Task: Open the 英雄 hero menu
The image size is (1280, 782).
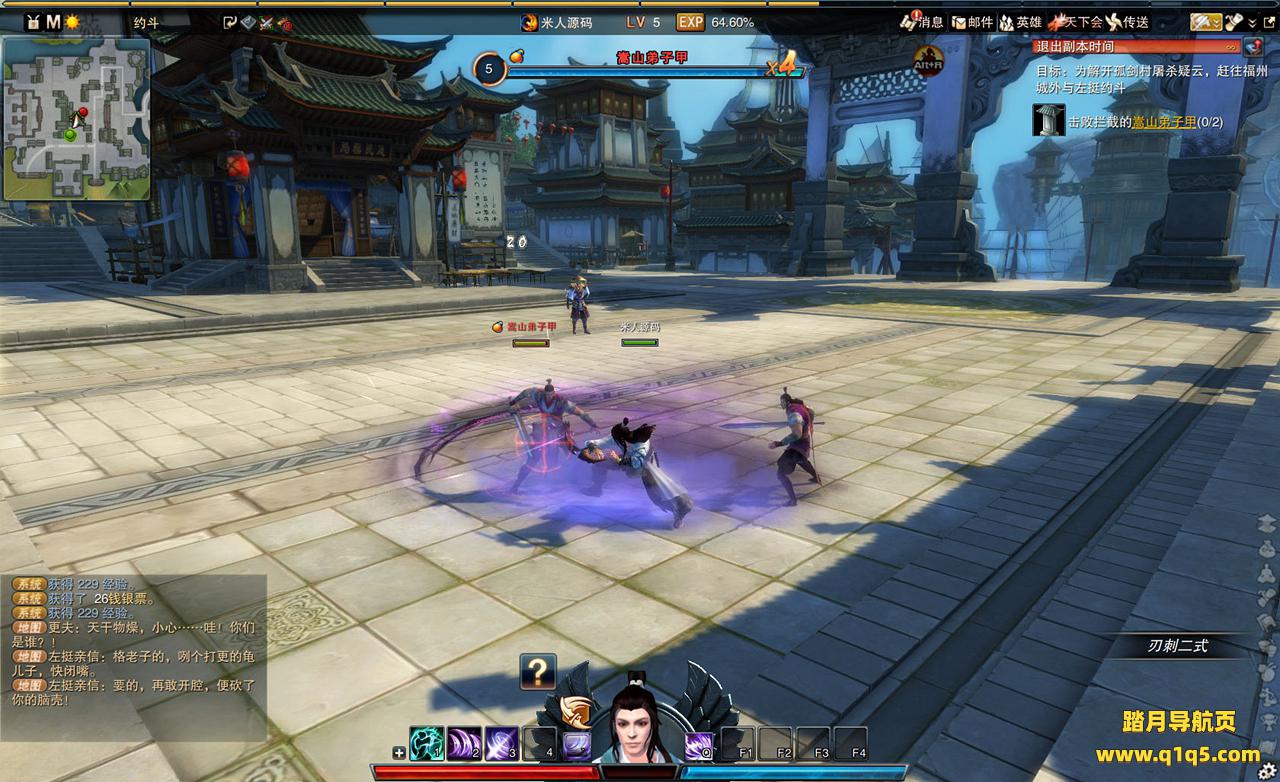Action: (1020, 22)
